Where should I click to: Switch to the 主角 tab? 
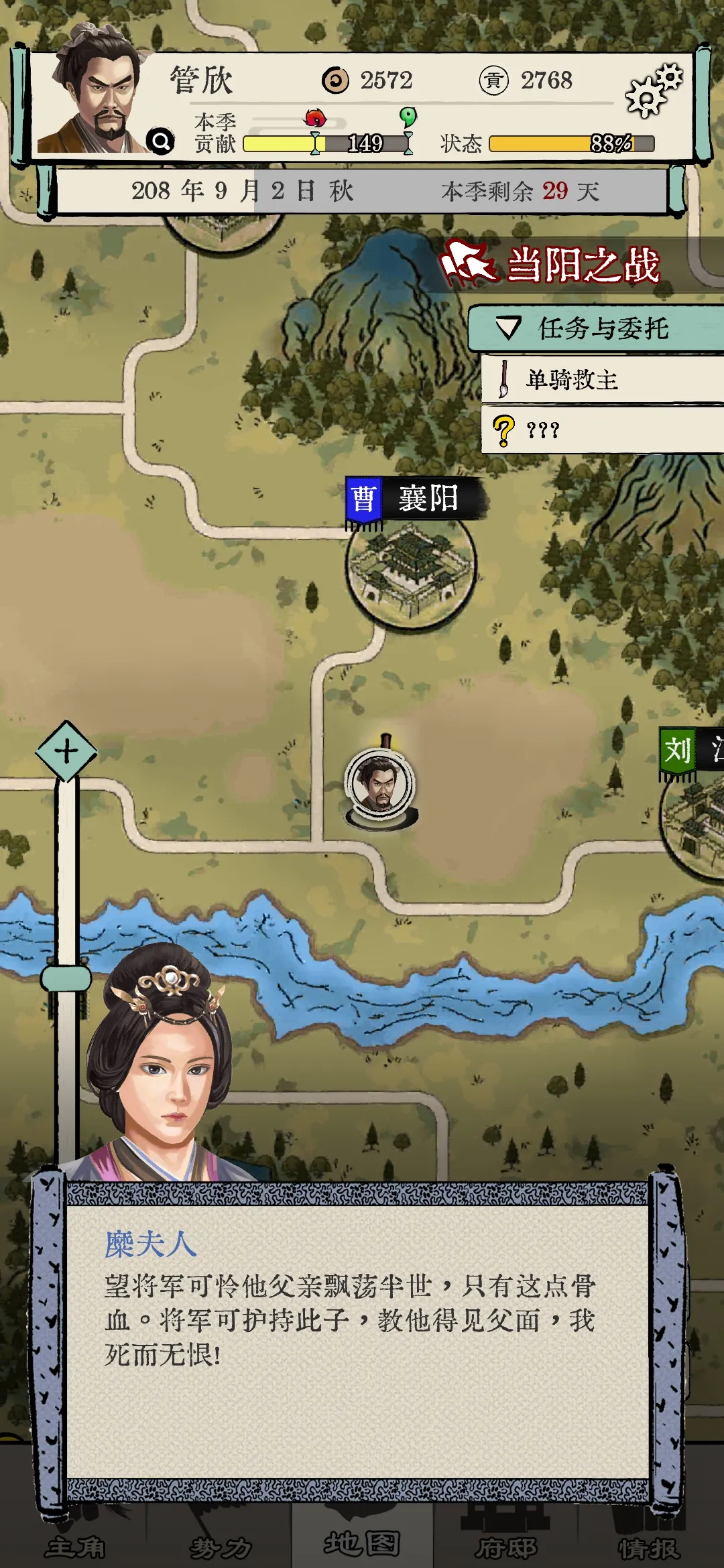(x=75, y=1546)
